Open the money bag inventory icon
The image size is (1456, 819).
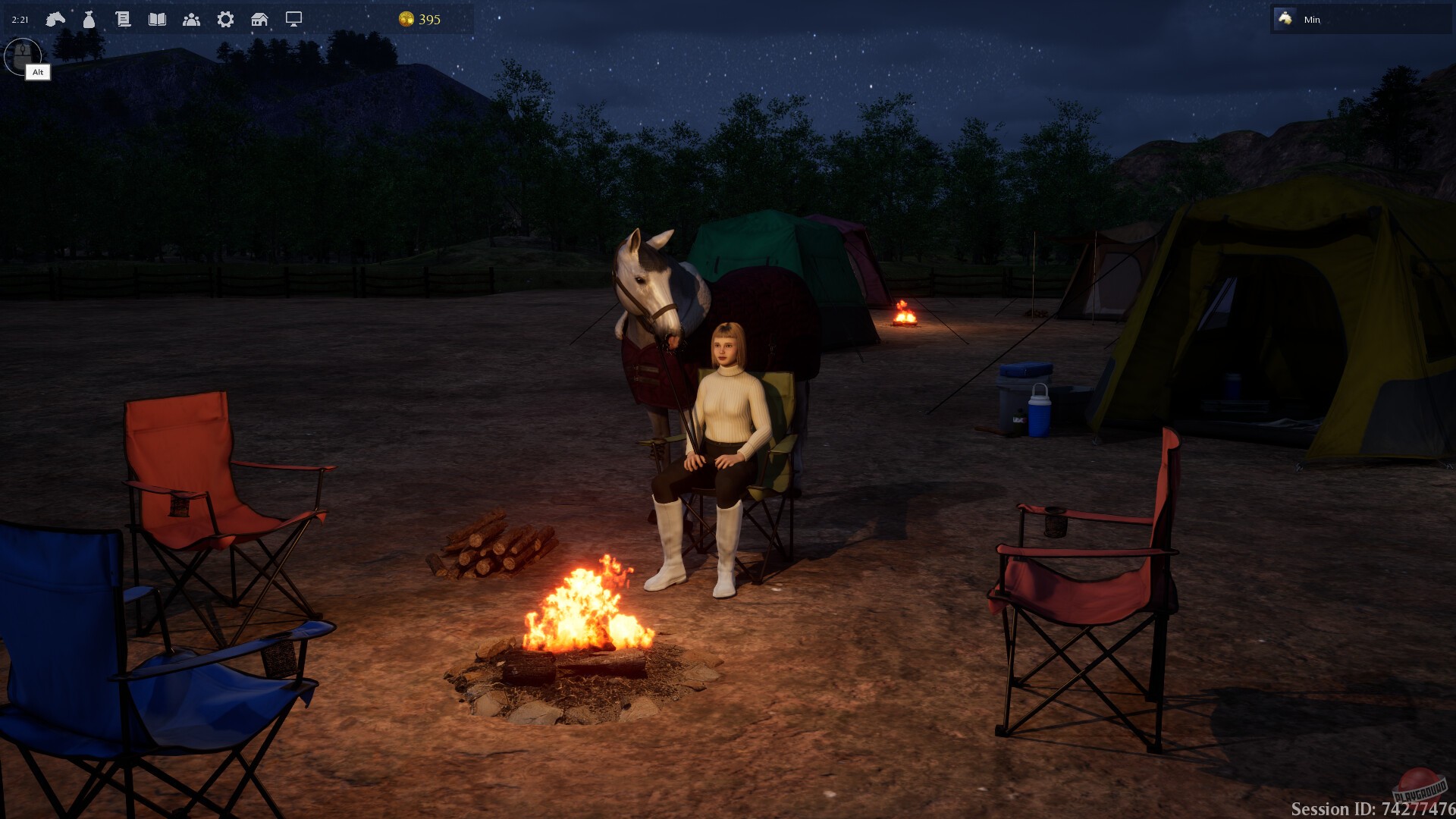pos(88,19)
